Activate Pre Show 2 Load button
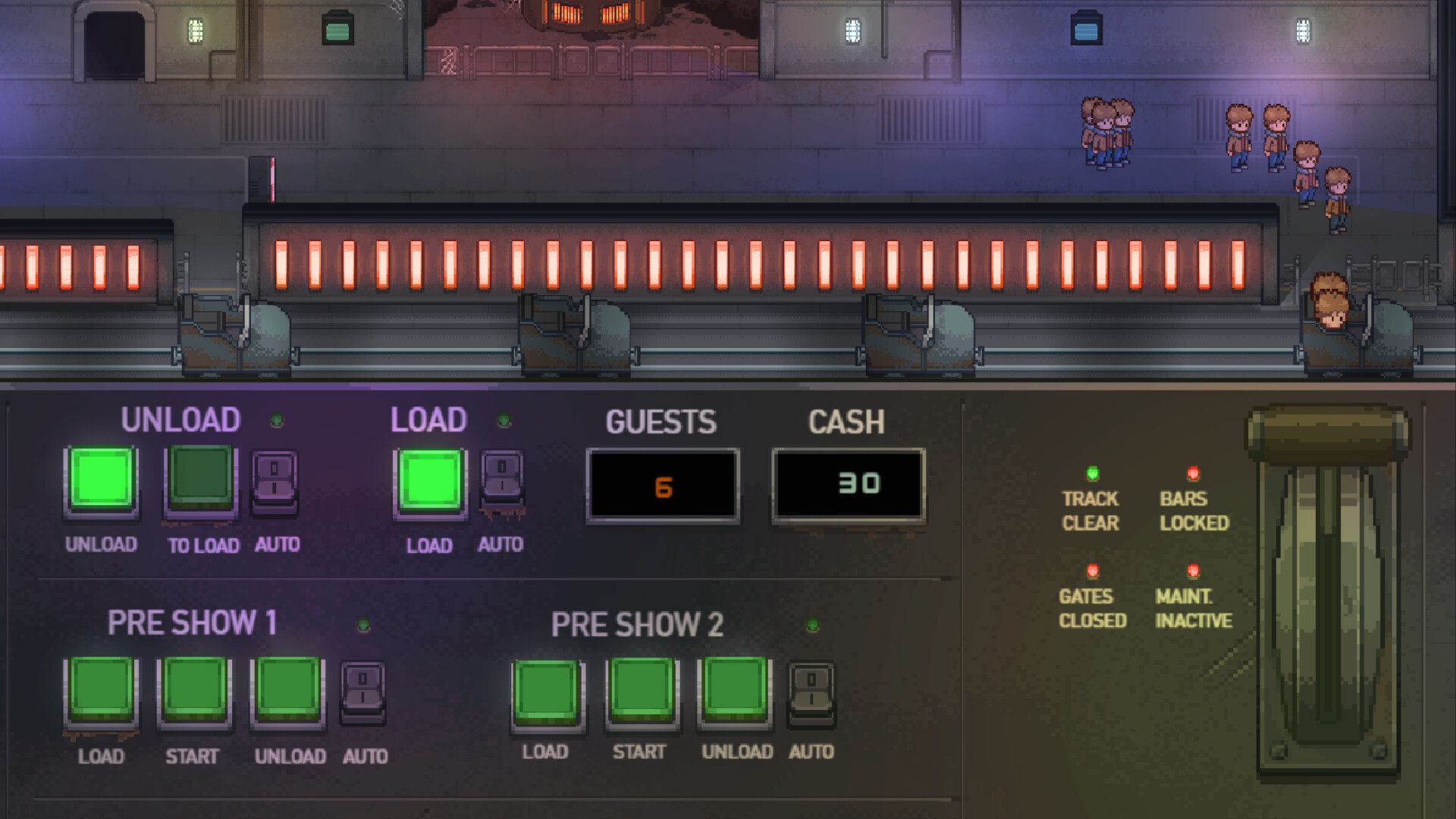1456x819 pixels. [x=548, y=691]
